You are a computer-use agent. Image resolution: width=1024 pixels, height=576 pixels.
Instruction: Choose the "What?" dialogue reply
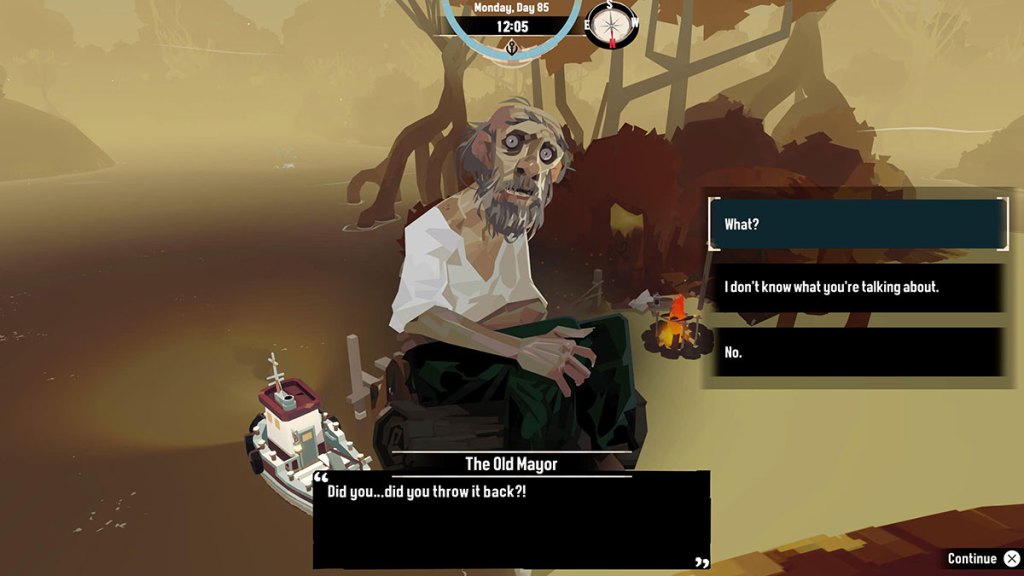click(856, 224)
